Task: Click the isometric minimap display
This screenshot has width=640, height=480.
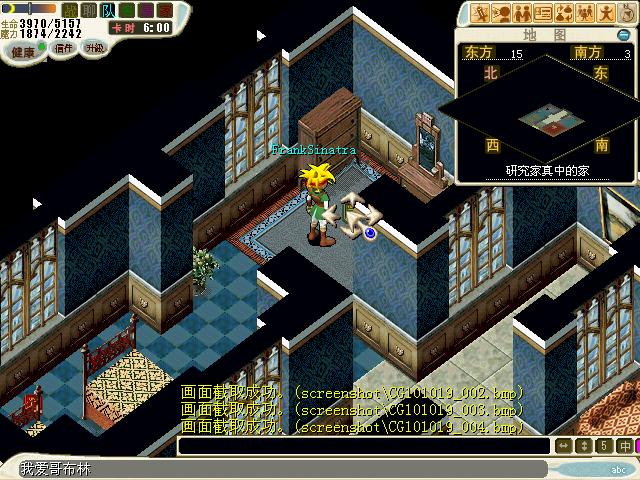Action: [x=546, y=117]
